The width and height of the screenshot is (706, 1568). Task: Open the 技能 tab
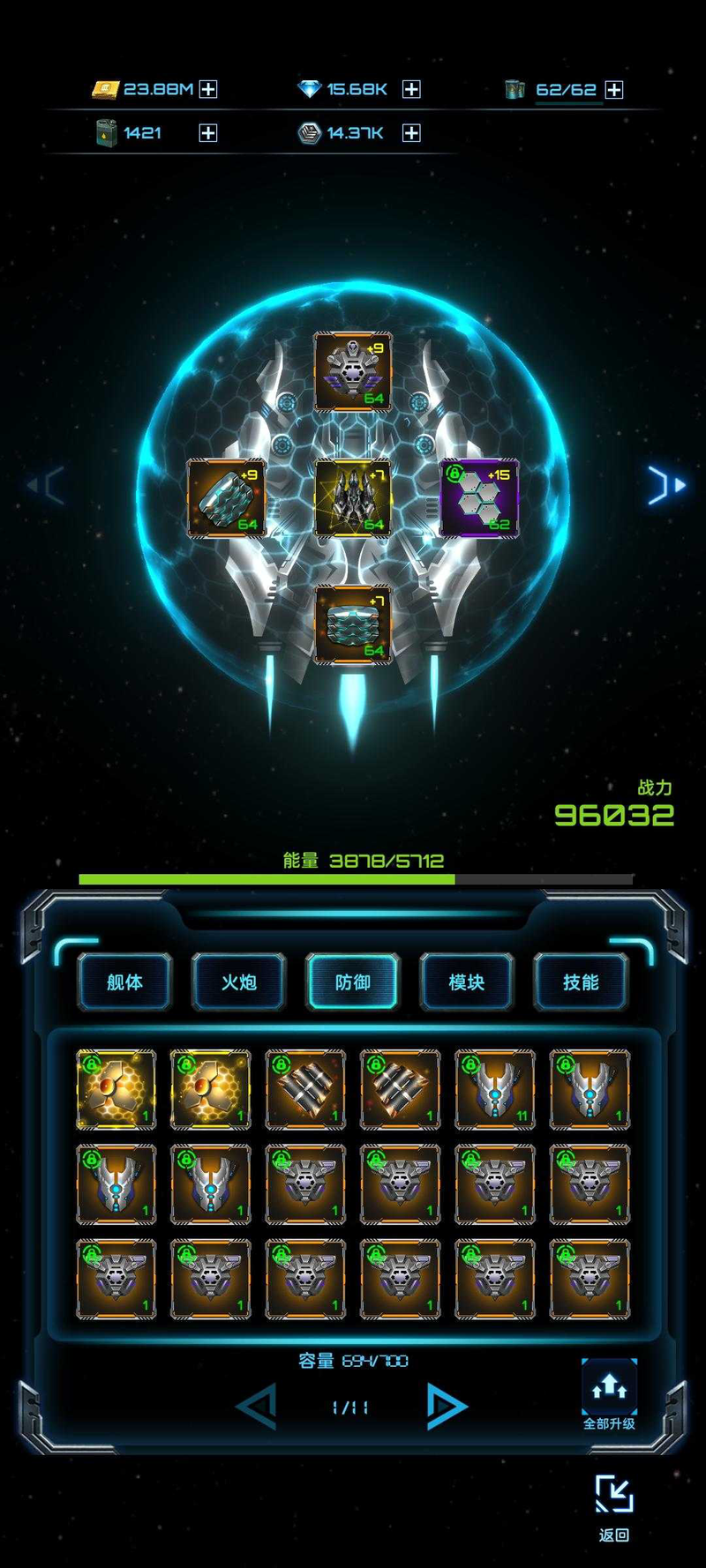pyautogui.click(x=581, y=982)
